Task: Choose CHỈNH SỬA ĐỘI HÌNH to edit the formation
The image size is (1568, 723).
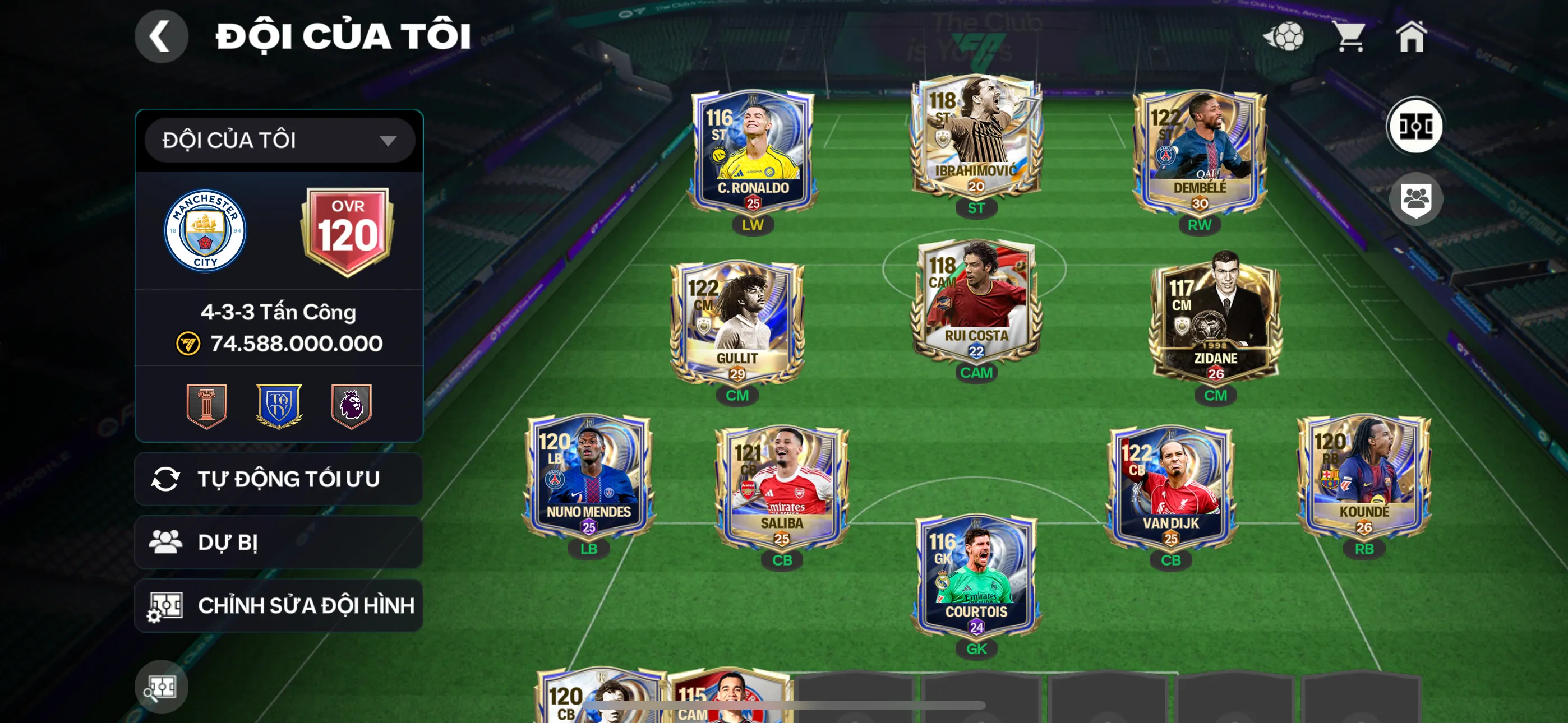Action: [x=279, y=605]
